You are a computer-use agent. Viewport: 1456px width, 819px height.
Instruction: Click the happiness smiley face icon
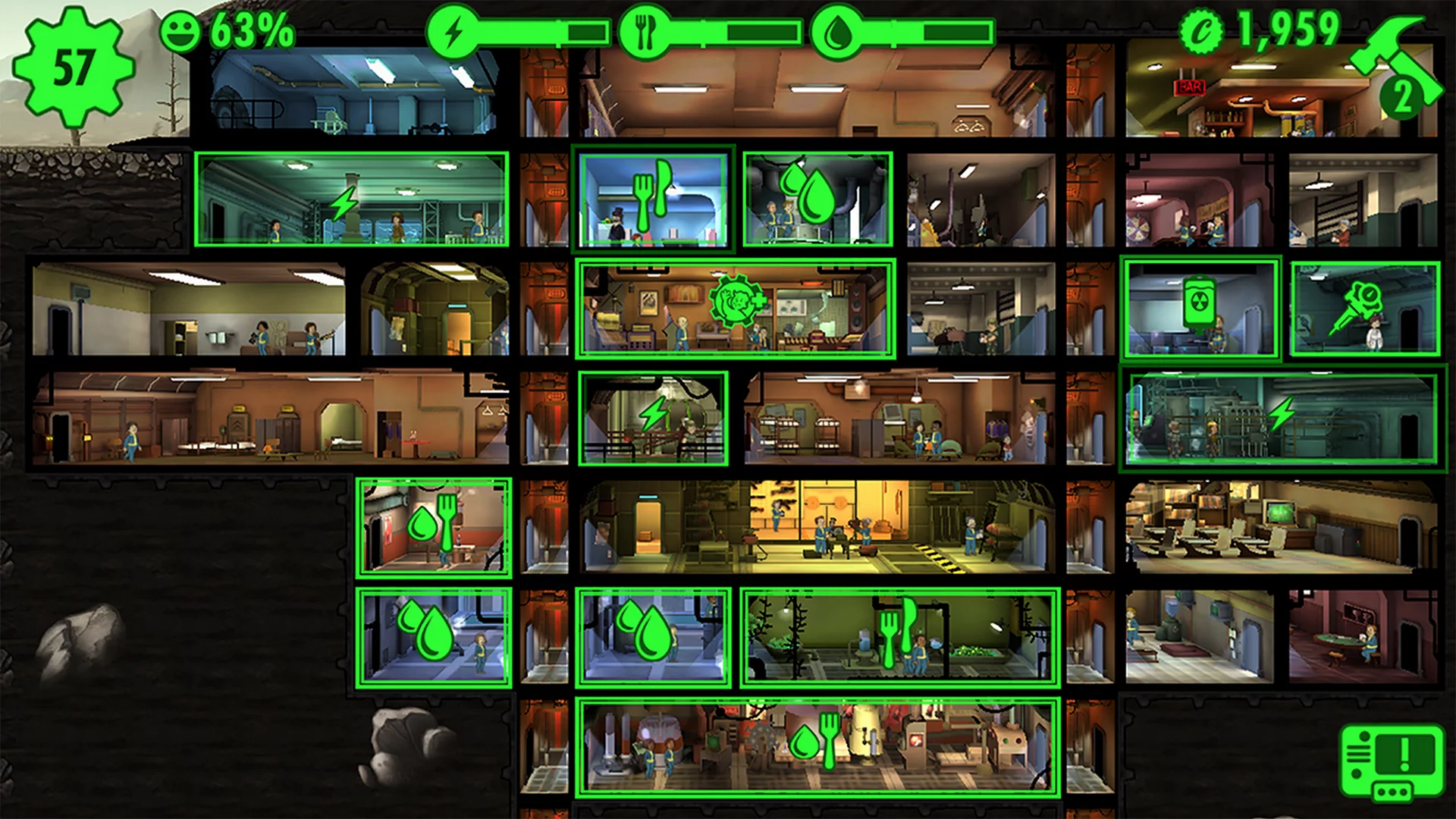point(182,32)
